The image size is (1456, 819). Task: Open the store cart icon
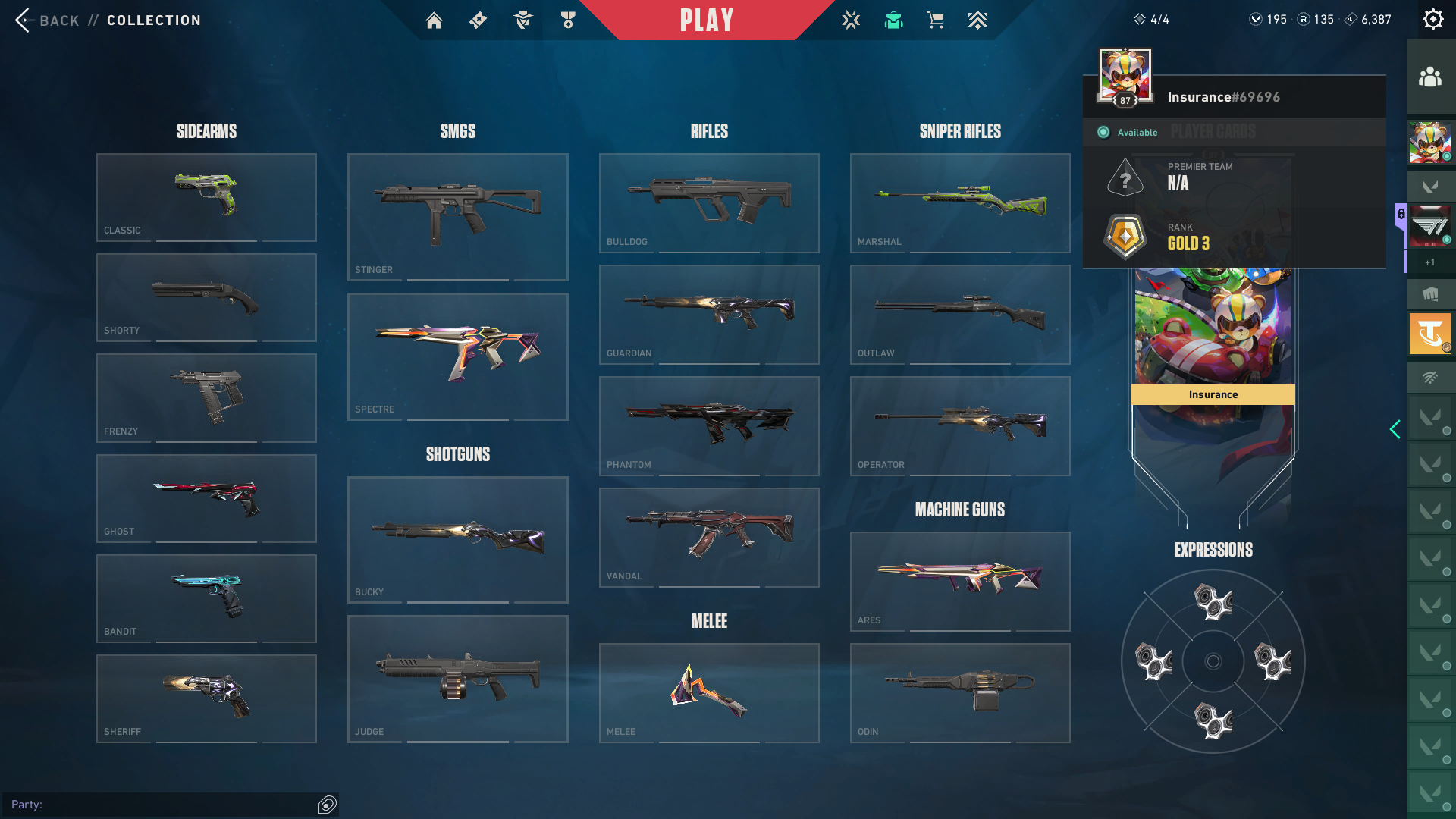click(x=935, y=20)
